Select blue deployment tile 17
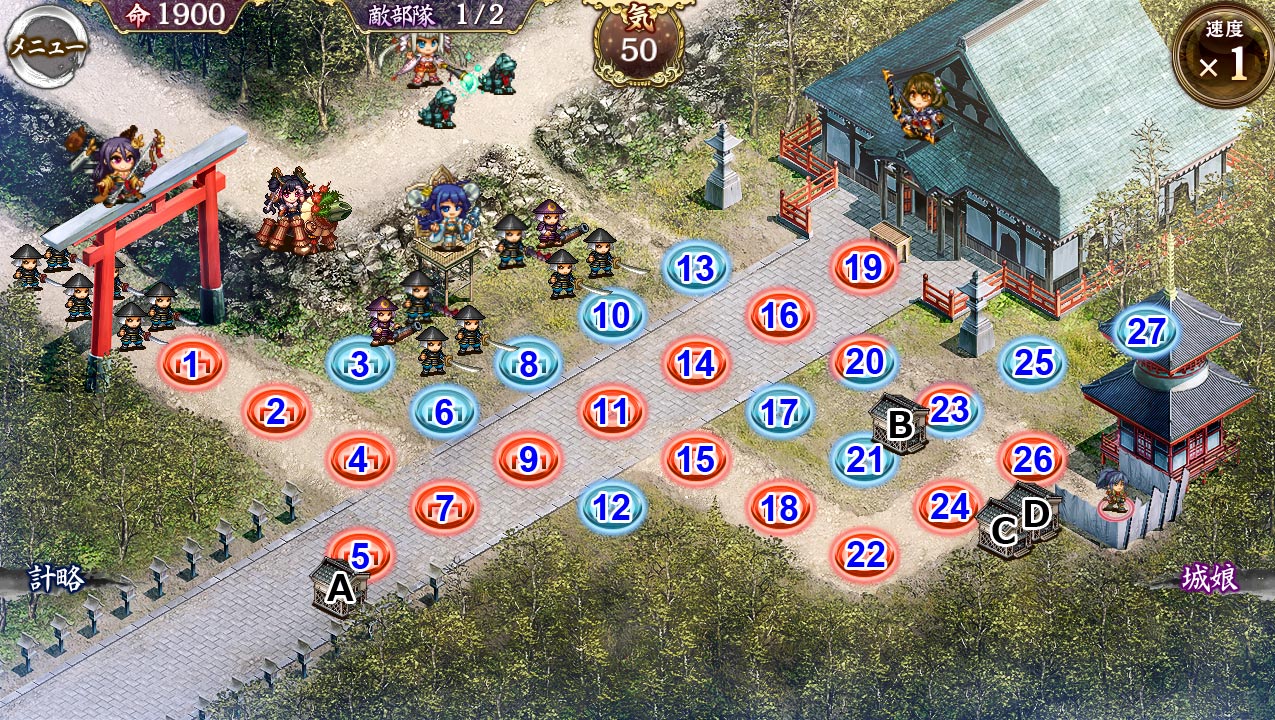This screenshot has width=1275, height=720. [x=780, y=411]
